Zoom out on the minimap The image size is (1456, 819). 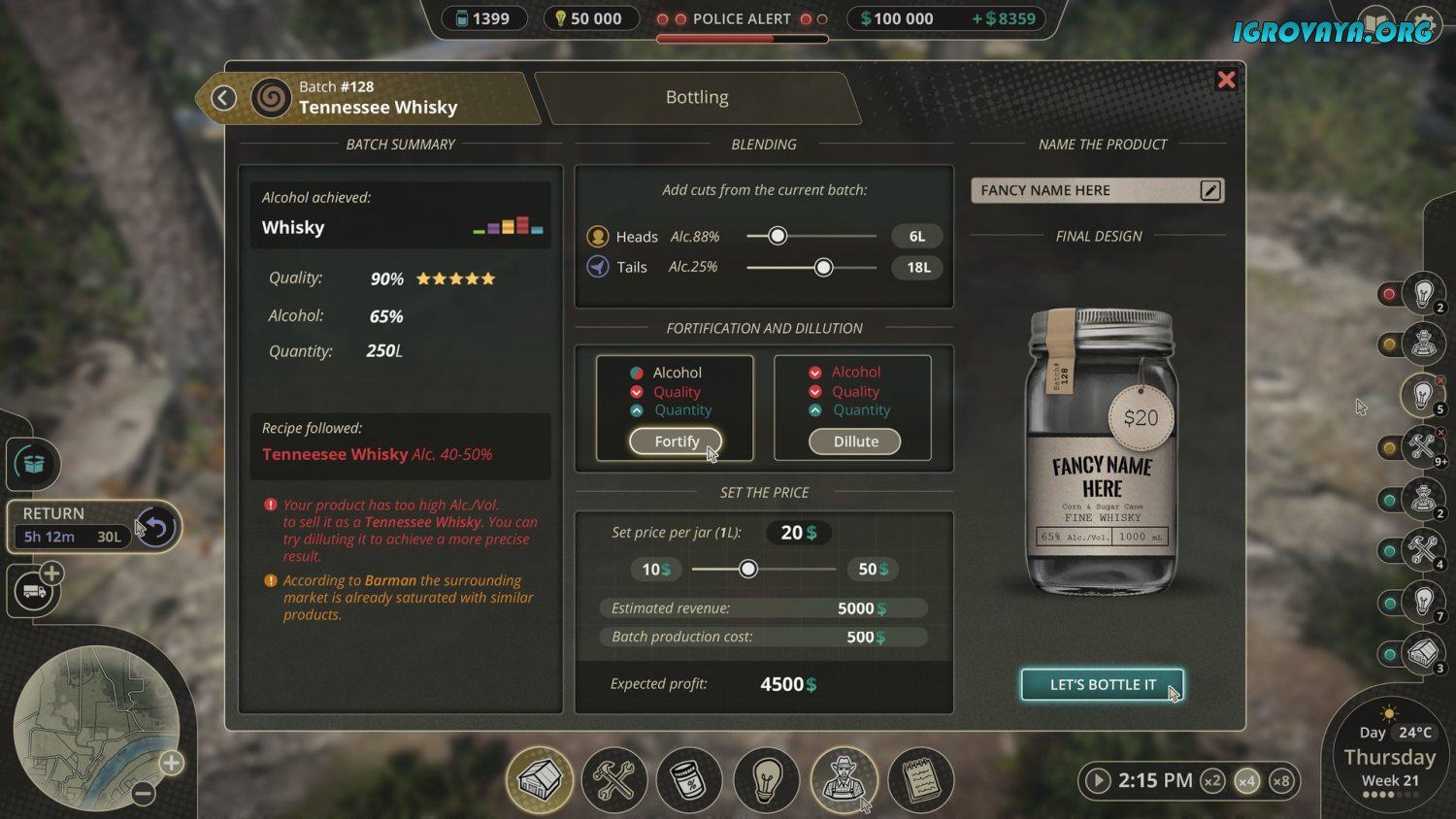[144, 794]
